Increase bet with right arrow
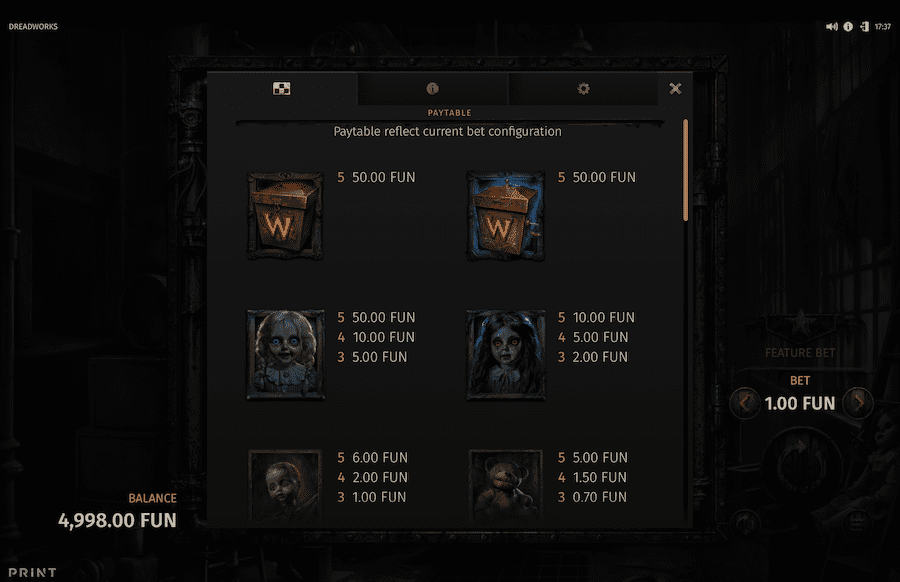The height and width of the screenshot is (582, 900). tap(857, 404)
